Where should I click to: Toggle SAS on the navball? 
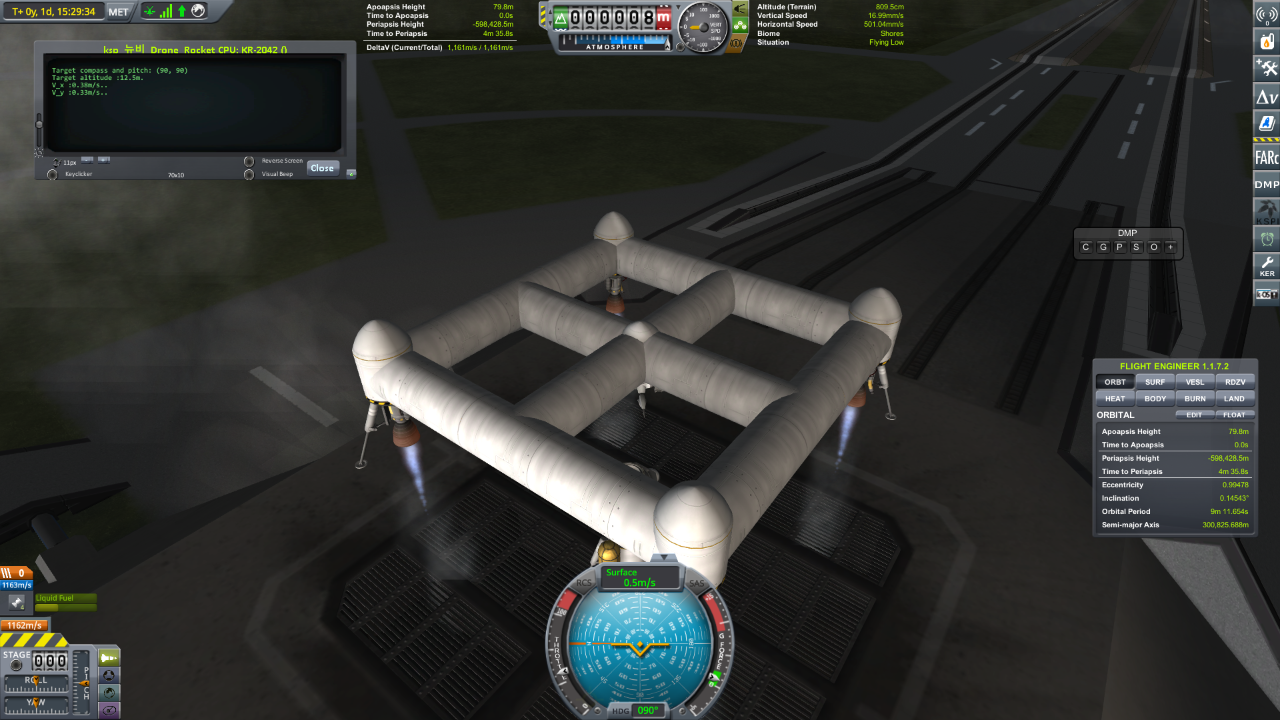click(696, 583)
